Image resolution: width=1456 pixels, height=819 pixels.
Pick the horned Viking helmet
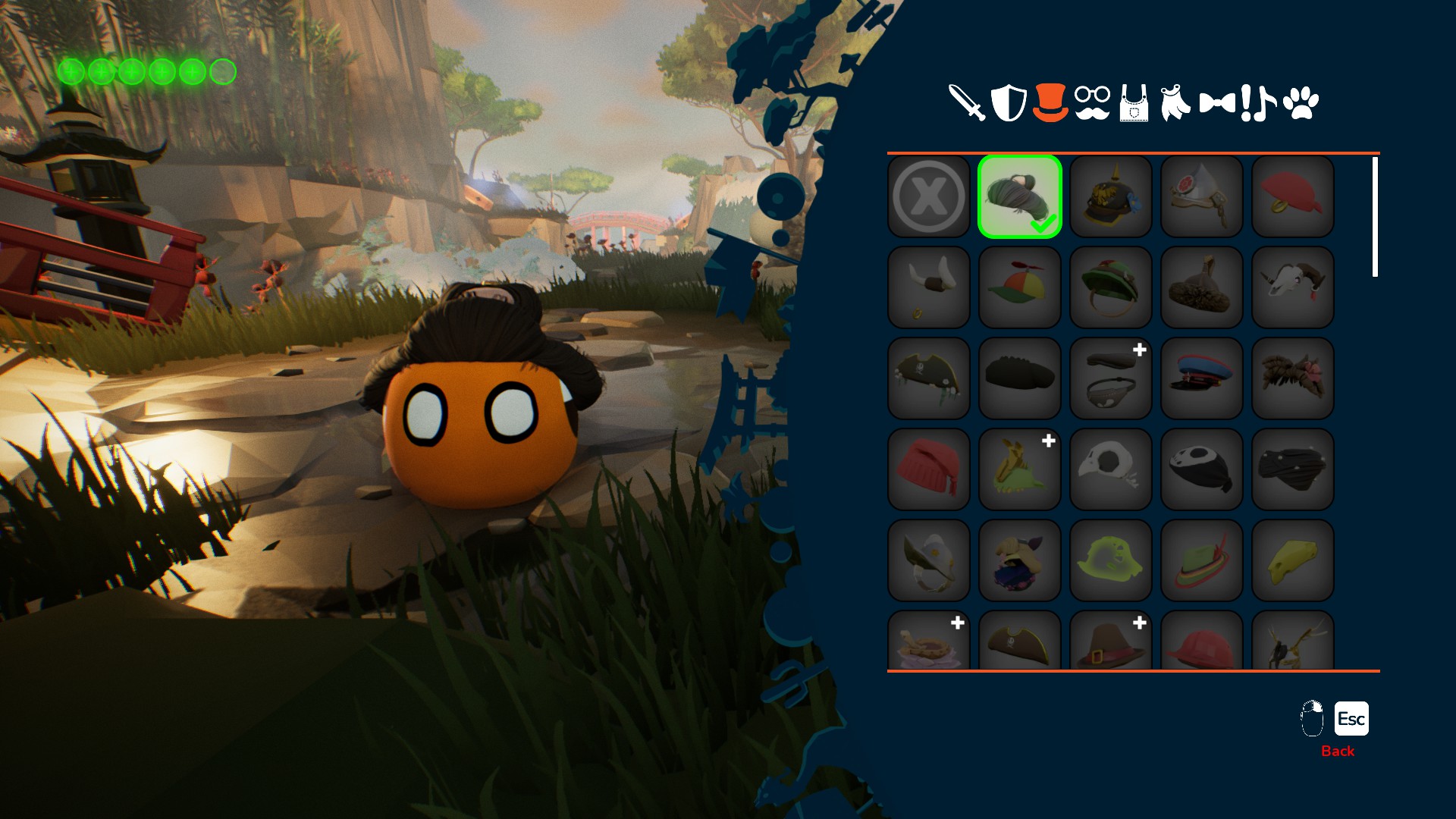(929, 287)
